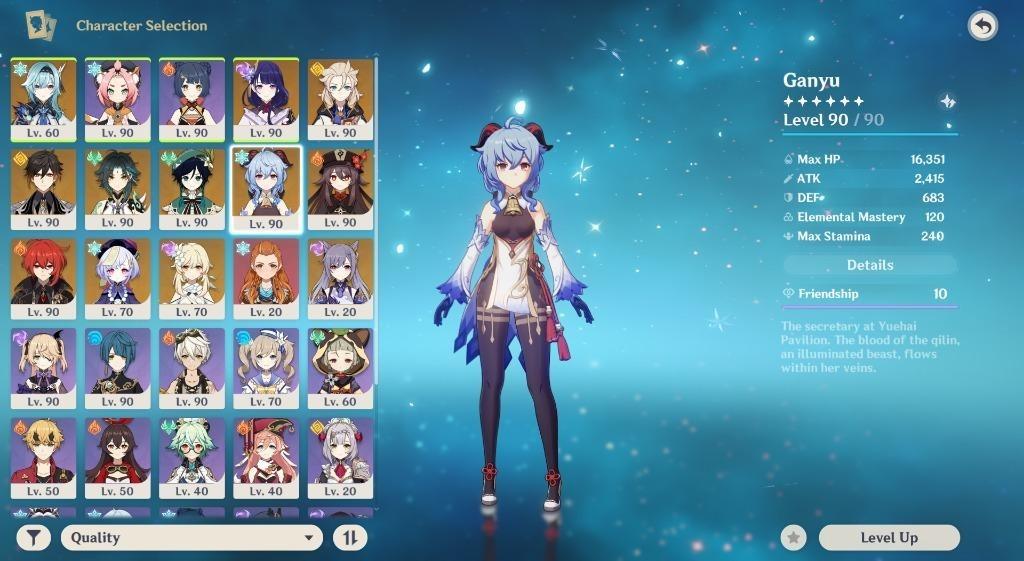Select Zhongli from the character list
Screen dimensions: 1024x561
(x=42, y=188)
